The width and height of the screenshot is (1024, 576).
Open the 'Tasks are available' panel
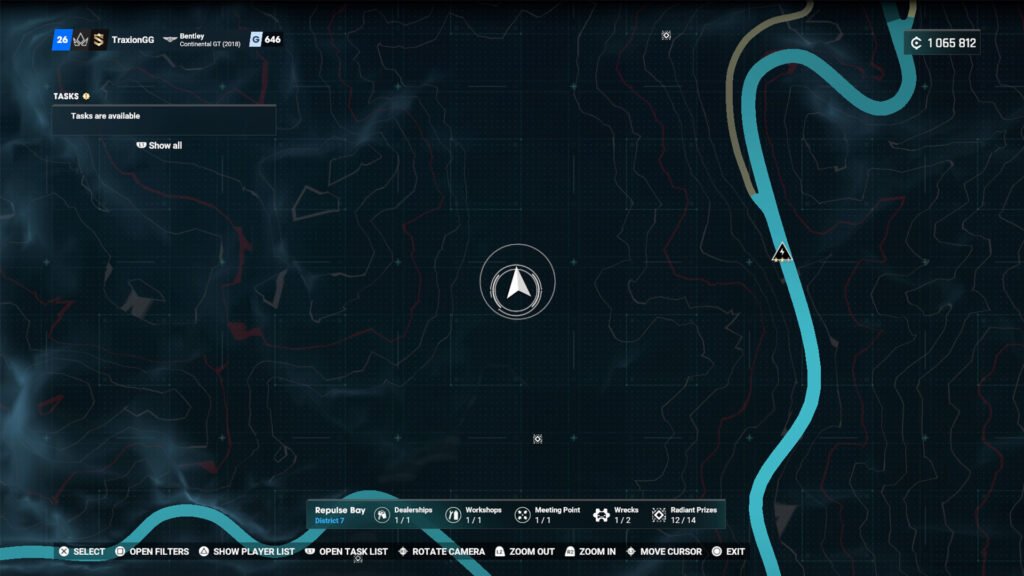pyautogui.click(x=164, y=116)
